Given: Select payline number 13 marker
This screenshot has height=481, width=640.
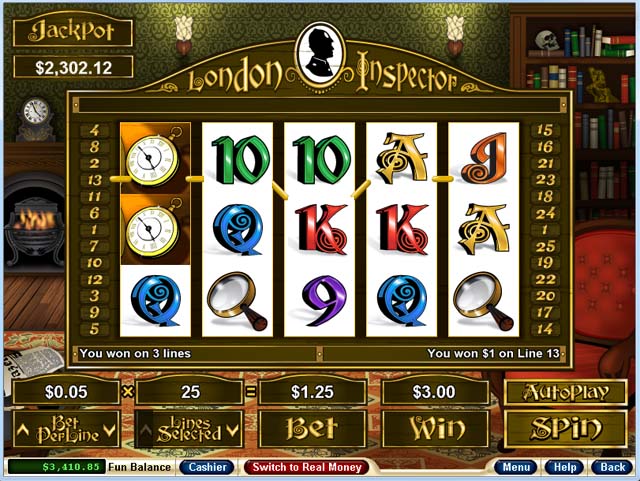Looking at the screenshot, I should tap(94, 180).
